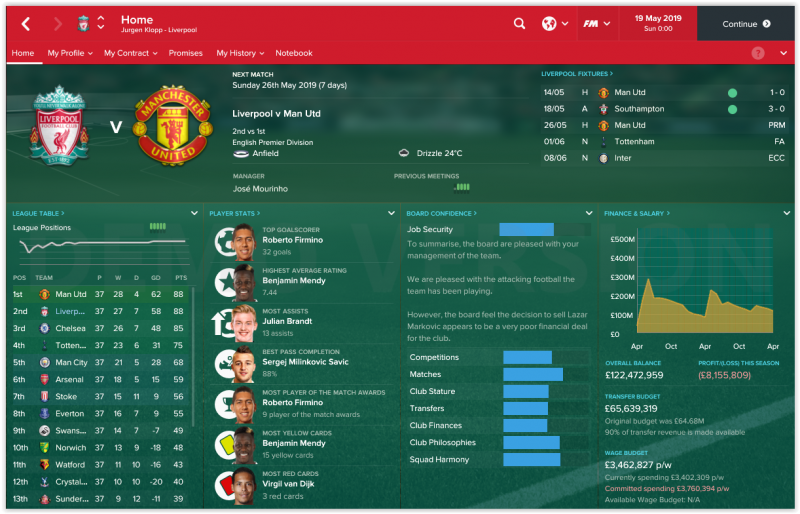Open the Board Confidence panel header
The height and width of the screenshot is (514, 800).
[440, 213]
